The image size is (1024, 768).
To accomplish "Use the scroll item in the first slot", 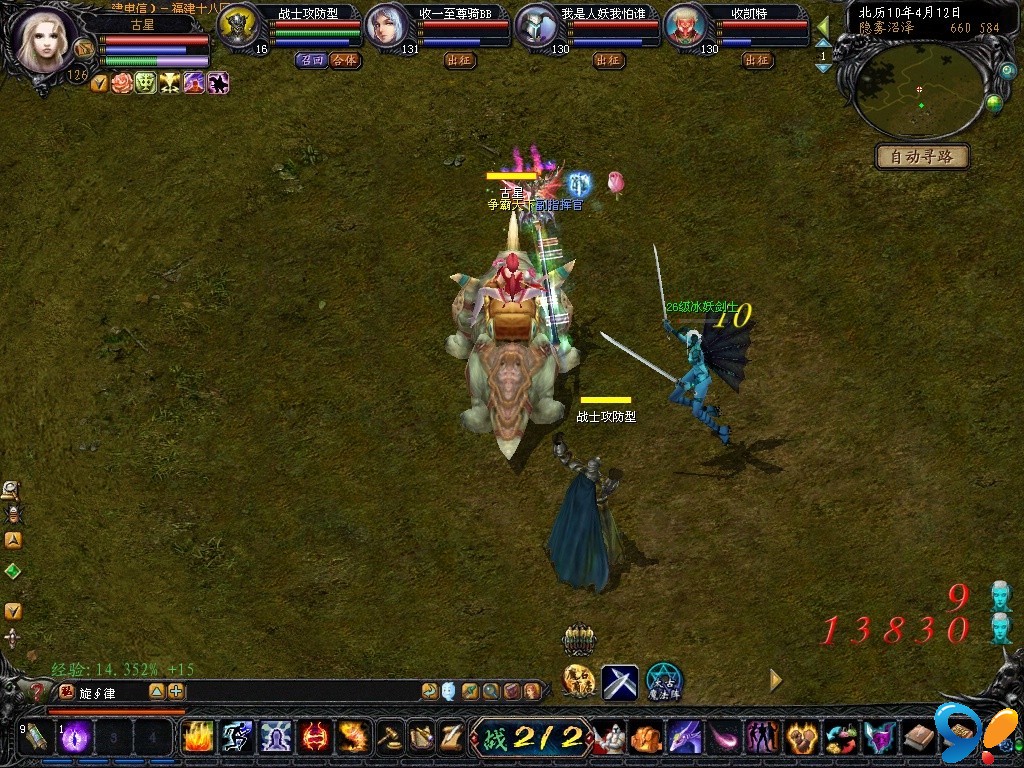I will (35, 737).
